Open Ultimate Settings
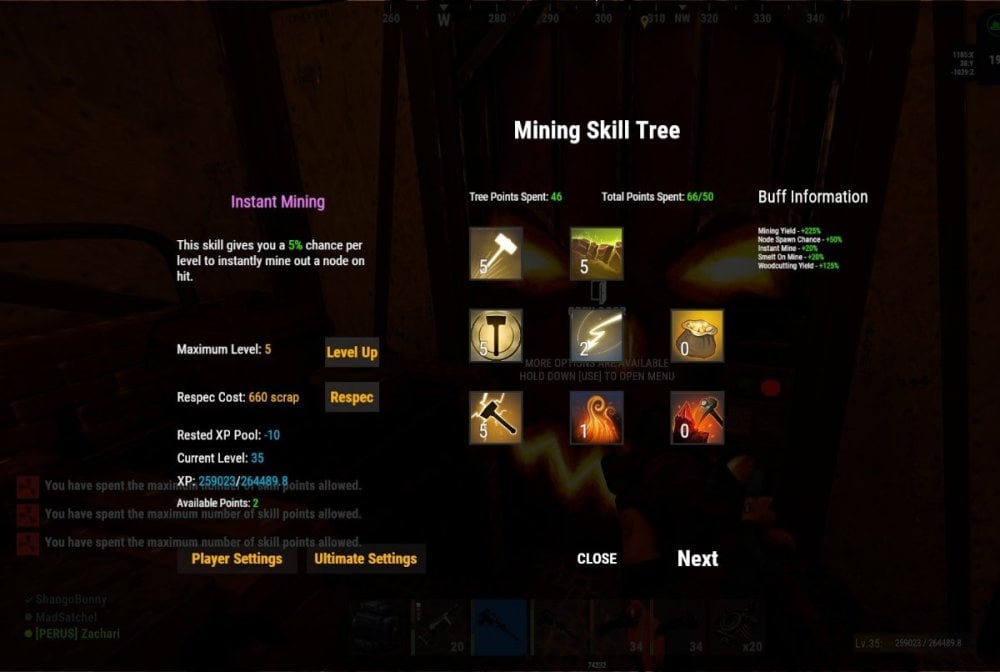 pyautogui.click(x=366, y=559)
